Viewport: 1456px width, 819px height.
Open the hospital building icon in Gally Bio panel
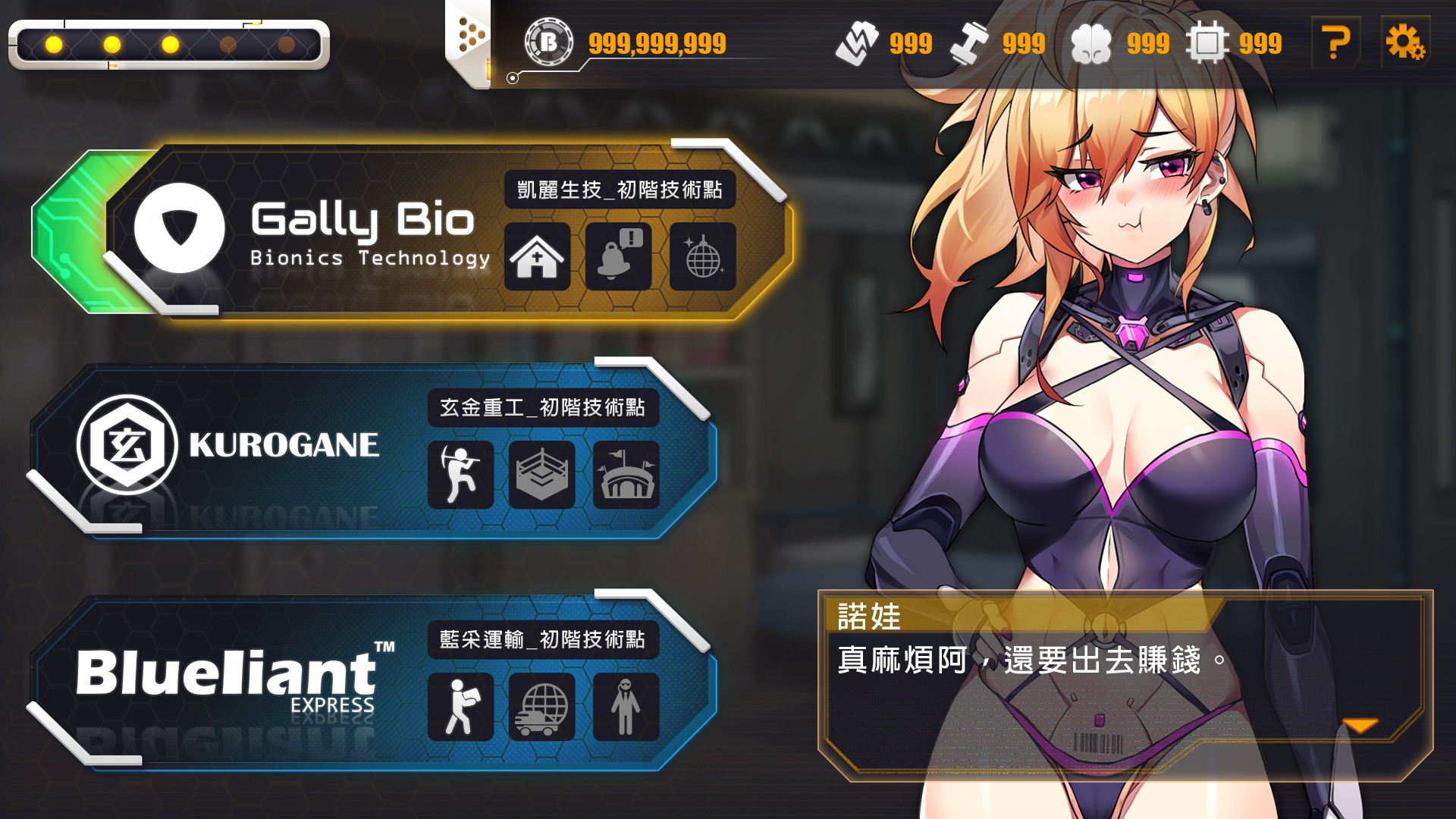click(538, 258)
